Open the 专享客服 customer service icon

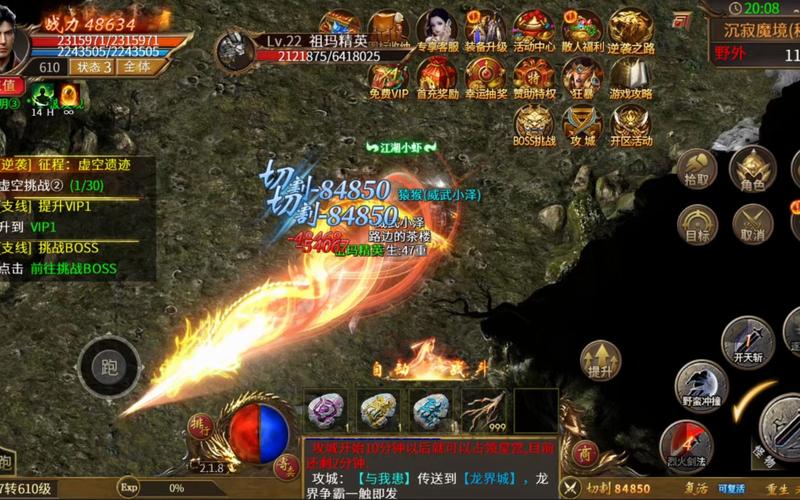pos(437,30)
